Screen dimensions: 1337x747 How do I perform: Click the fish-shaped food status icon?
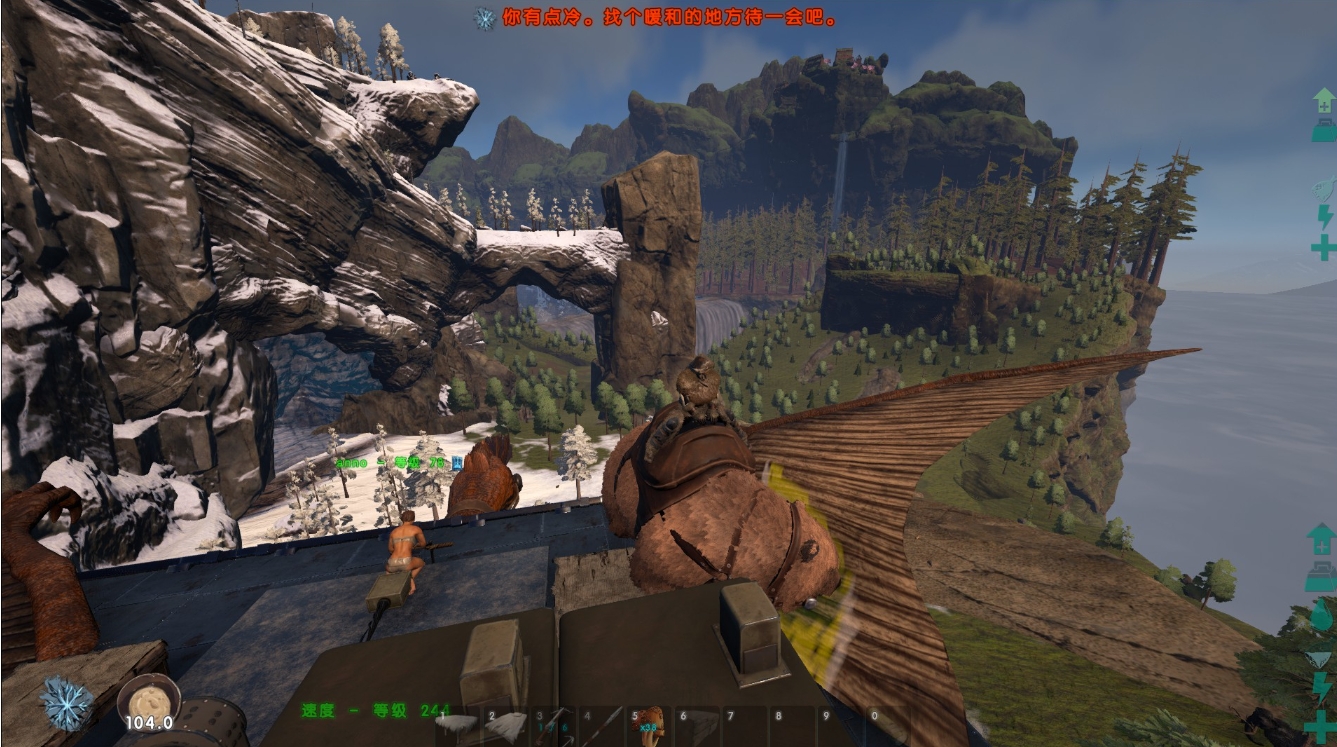pyautogui.click(x=1322, y=187)
